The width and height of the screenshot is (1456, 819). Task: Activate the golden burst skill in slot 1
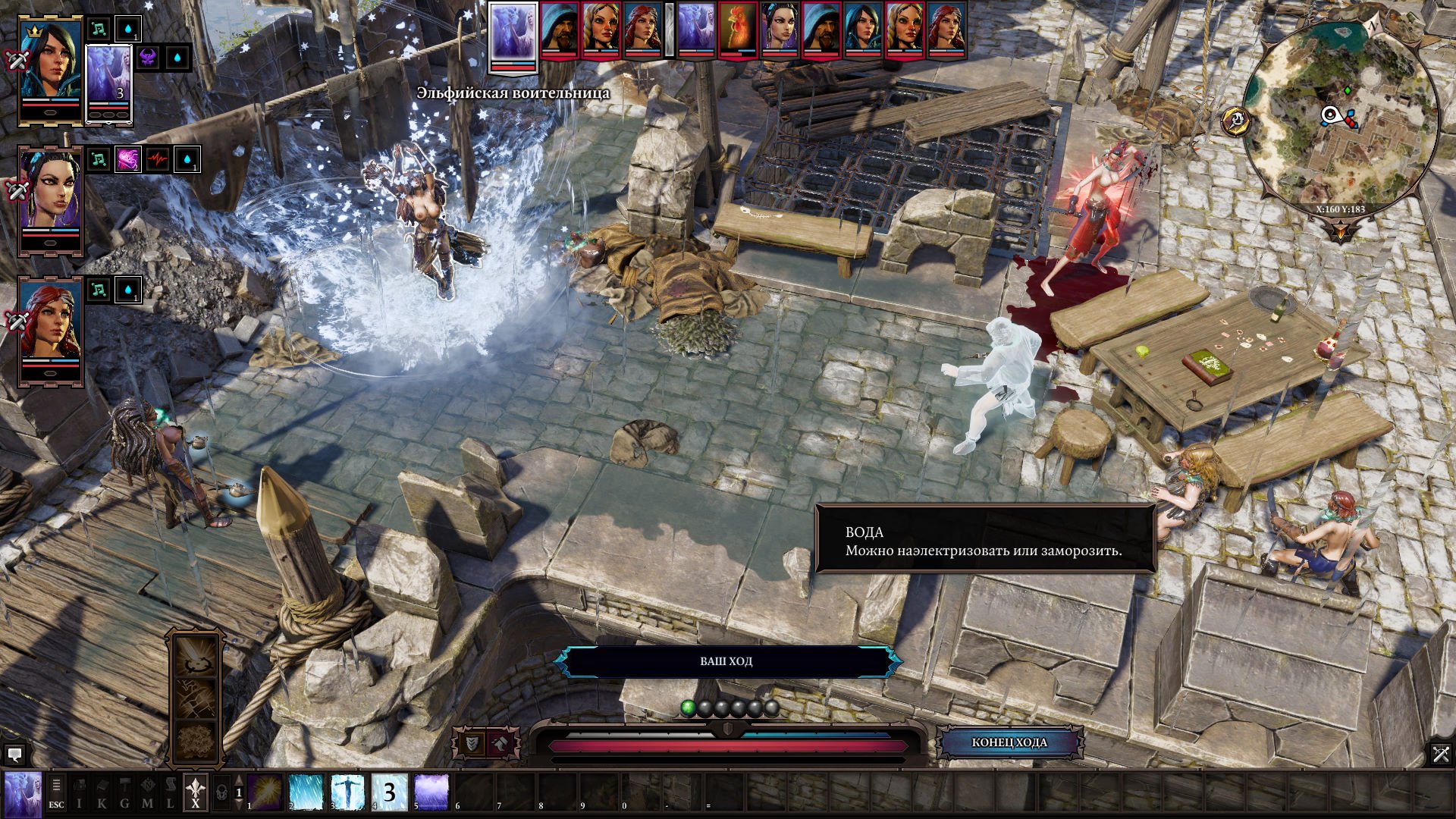click(264, 792)
